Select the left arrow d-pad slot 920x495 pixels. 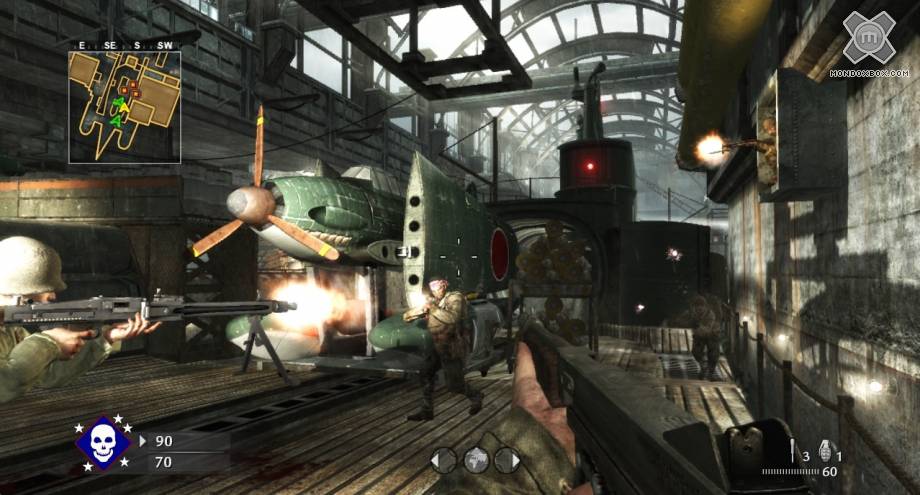(444, 460)
